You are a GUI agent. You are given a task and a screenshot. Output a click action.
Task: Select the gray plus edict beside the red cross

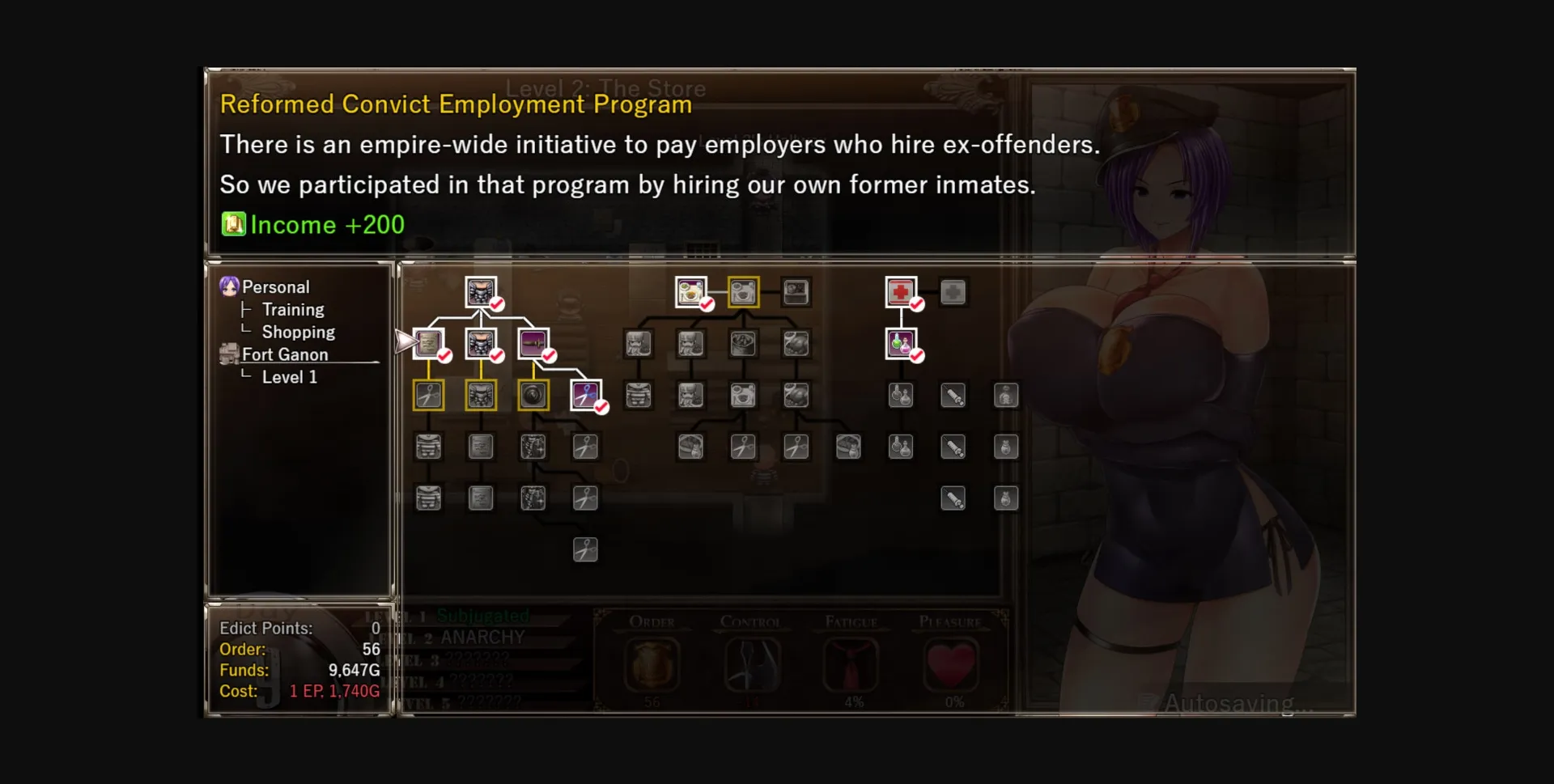pos(954,294)
